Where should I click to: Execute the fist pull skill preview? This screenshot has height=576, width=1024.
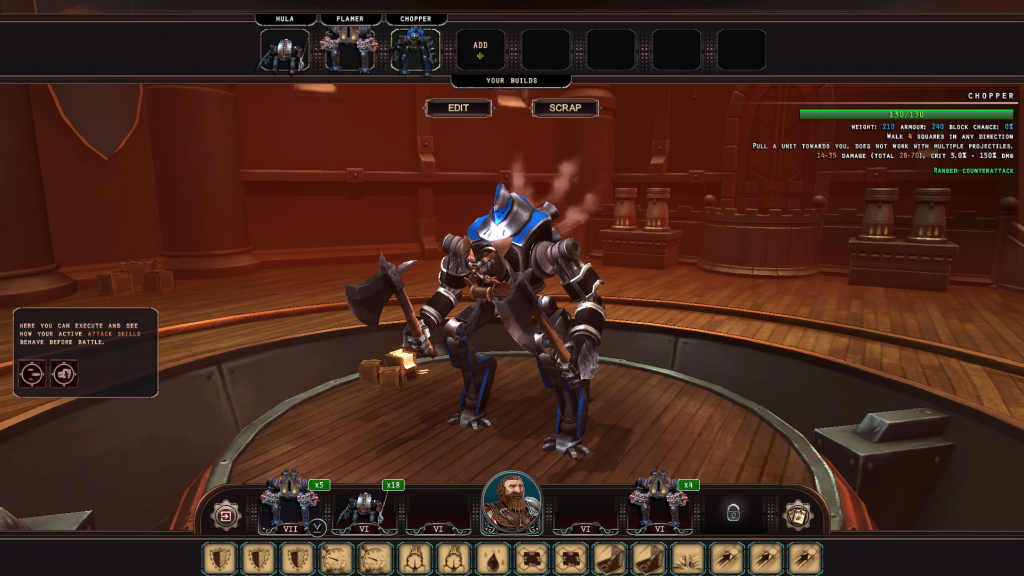(64, 374)
